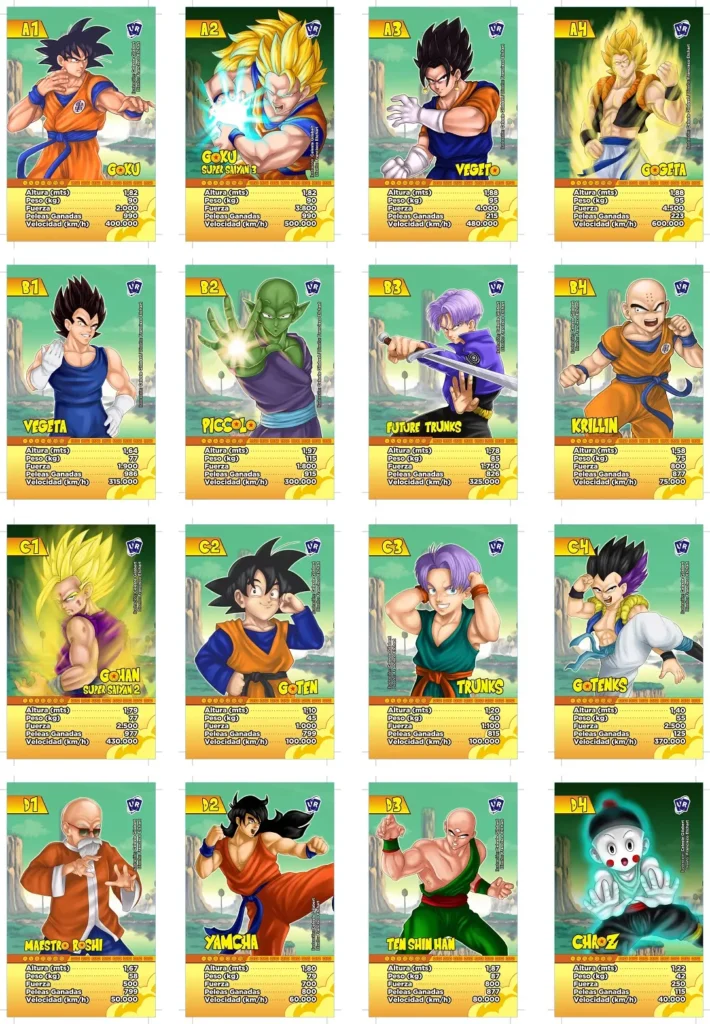710x1024 pixels.
Task: Choose the Yamcha card
Action: [x=259, y=899]
